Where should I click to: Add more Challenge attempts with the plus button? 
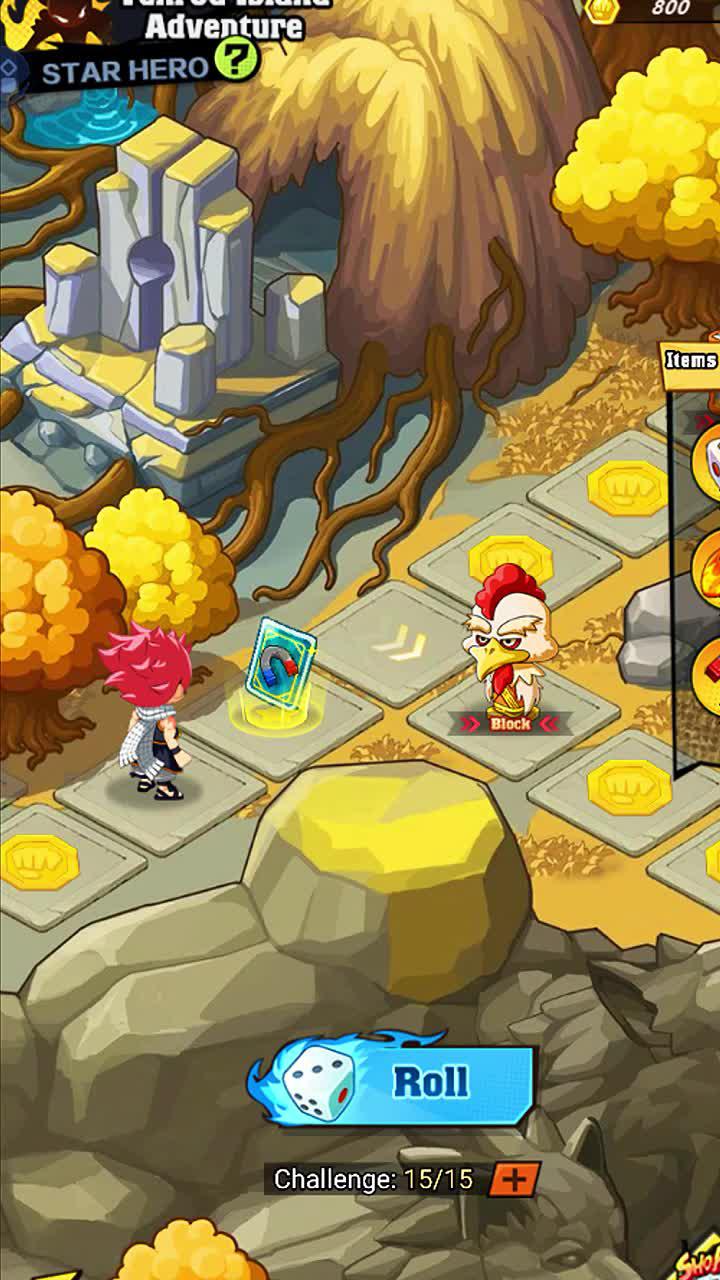point(514,1179)
